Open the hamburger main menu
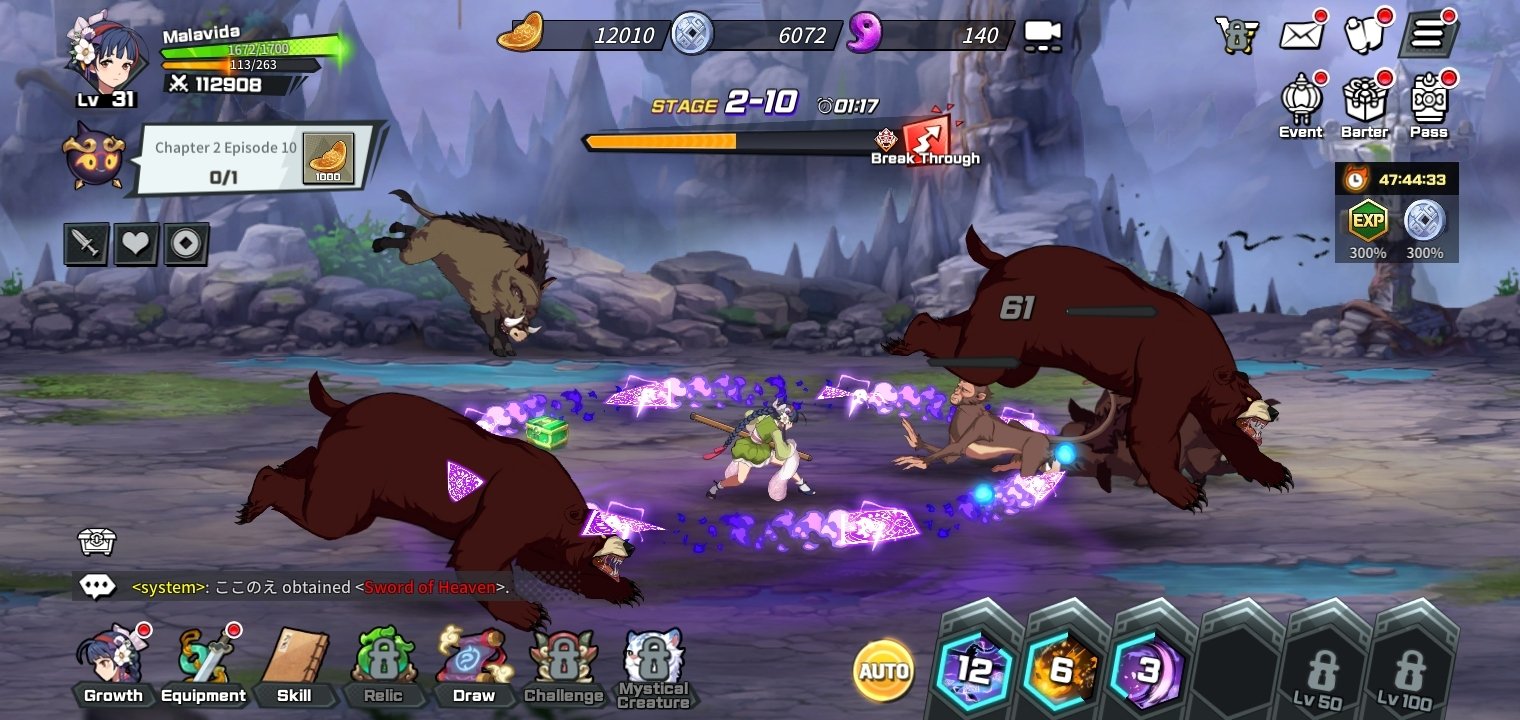 point(1427,35)
